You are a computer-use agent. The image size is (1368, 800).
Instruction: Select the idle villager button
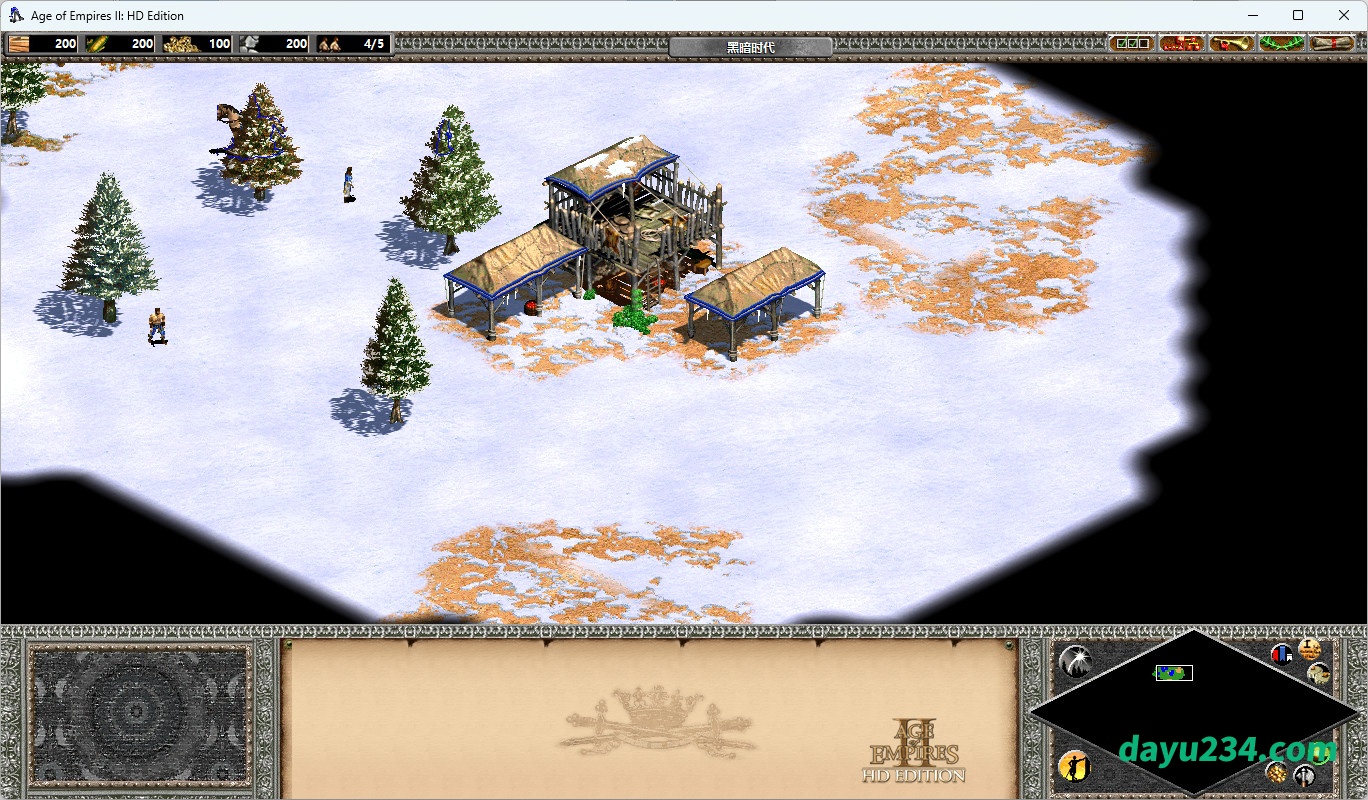click(1073, 766)
